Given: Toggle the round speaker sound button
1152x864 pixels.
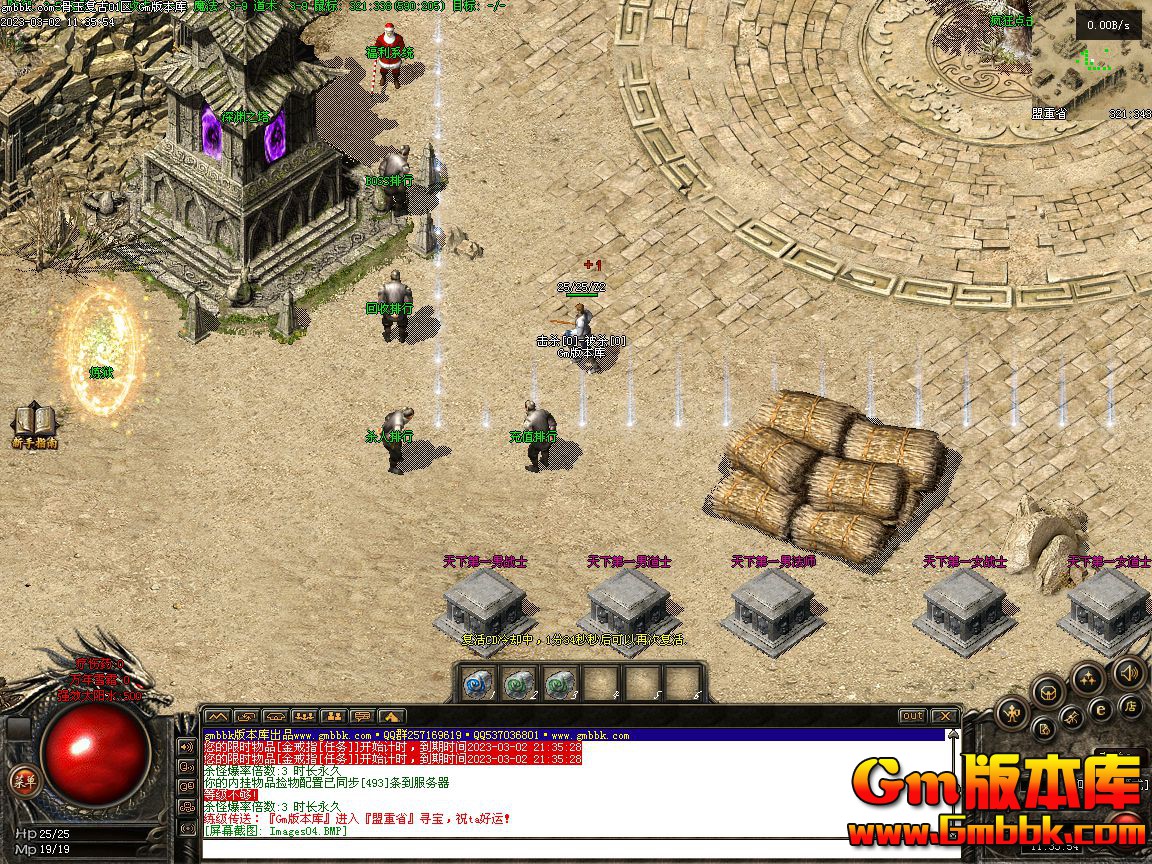Looking at the screenshot, I should click(1129, 672).
